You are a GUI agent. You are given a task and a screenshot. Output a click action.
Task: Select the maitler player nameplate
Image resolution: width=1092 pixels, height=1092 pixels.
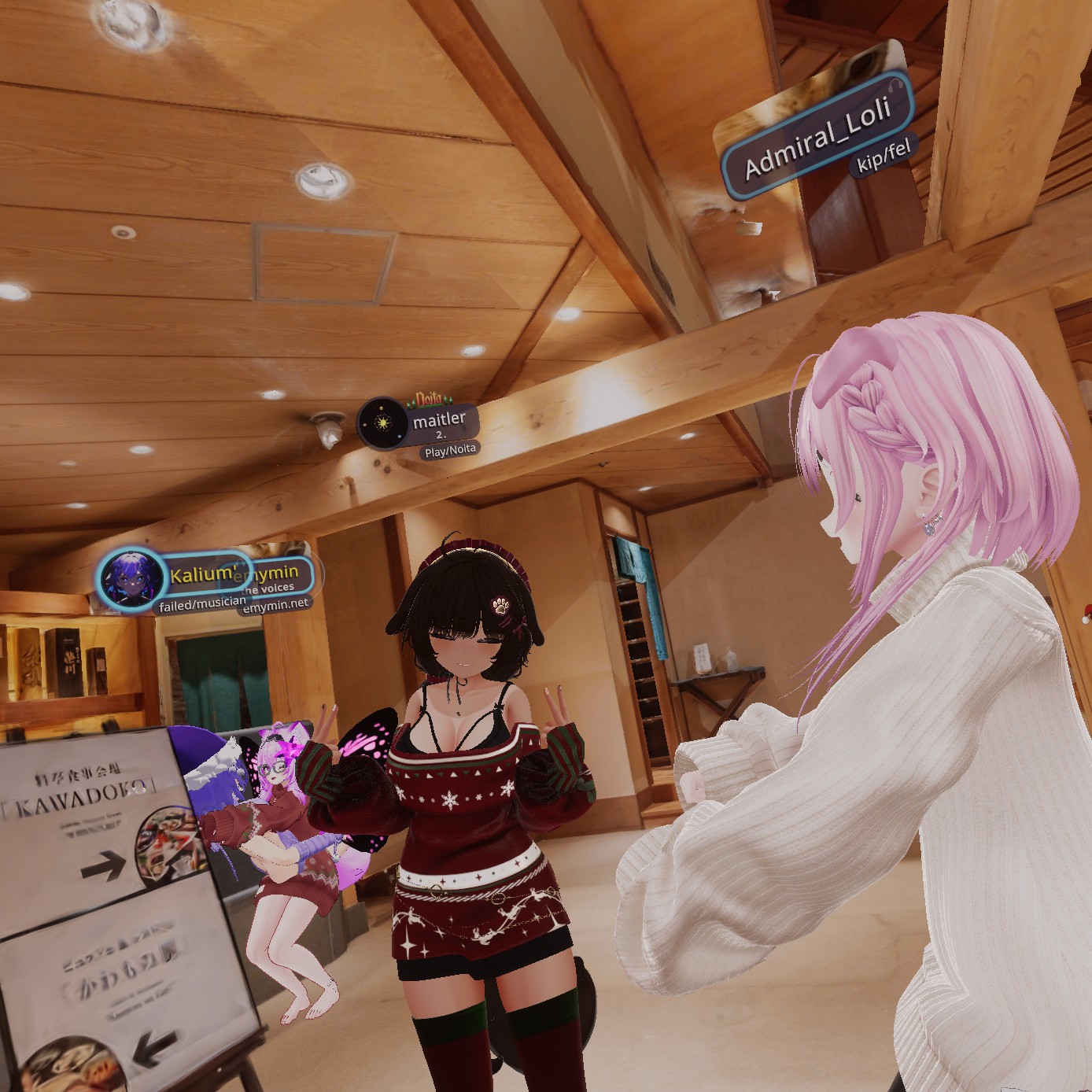pyautogui.click(x=439, y=422)
